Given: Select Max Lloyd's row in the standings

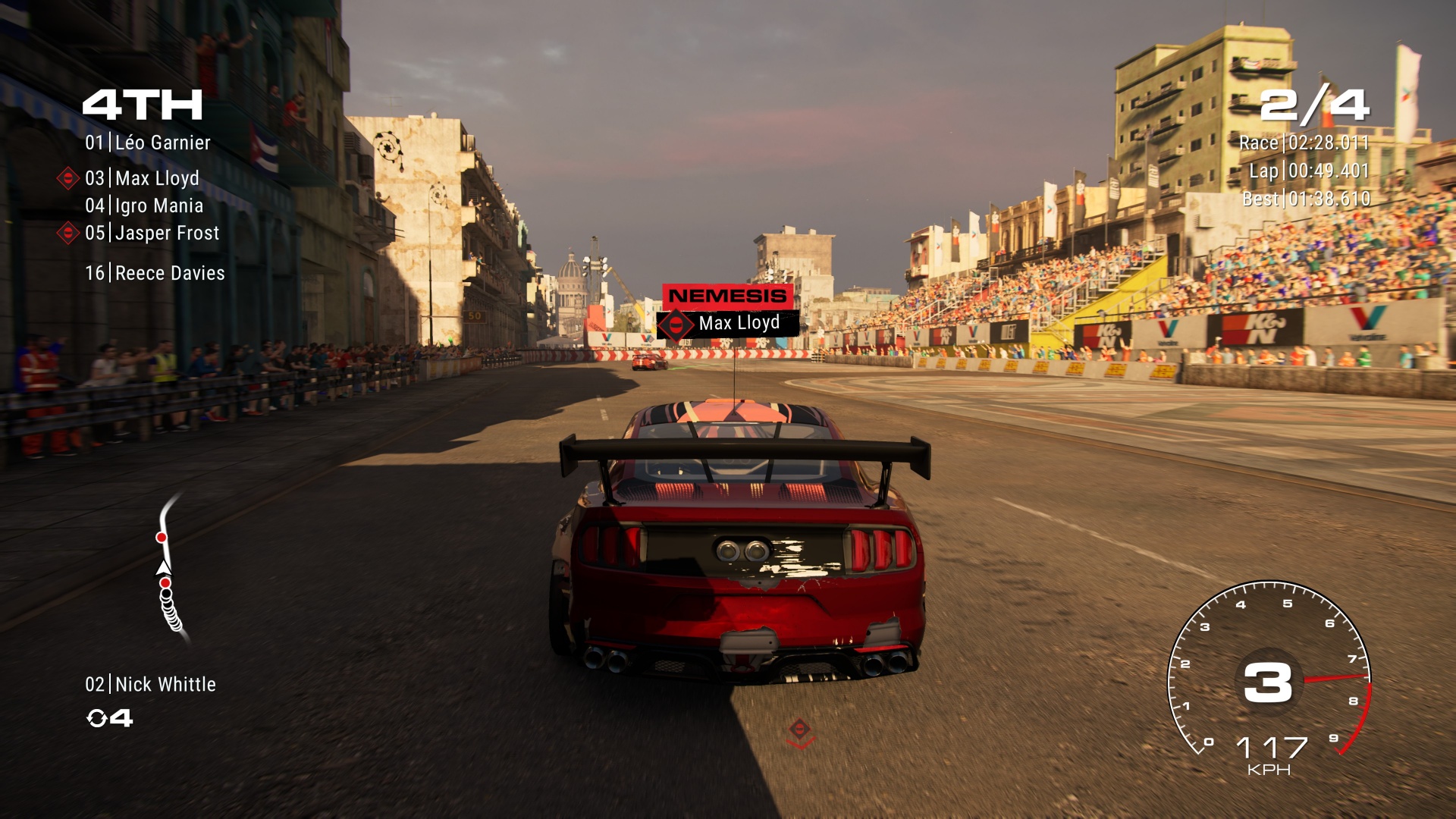Looking at the screenshot, I should click(x=143, y=178).
